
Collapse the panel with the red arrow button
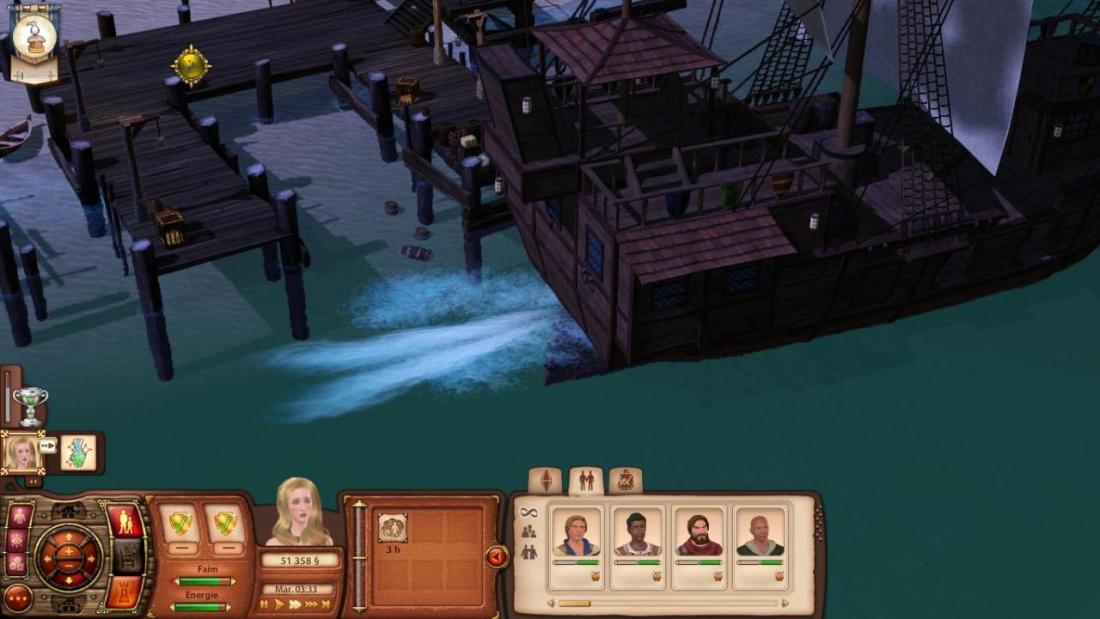(x=497, y=556)
